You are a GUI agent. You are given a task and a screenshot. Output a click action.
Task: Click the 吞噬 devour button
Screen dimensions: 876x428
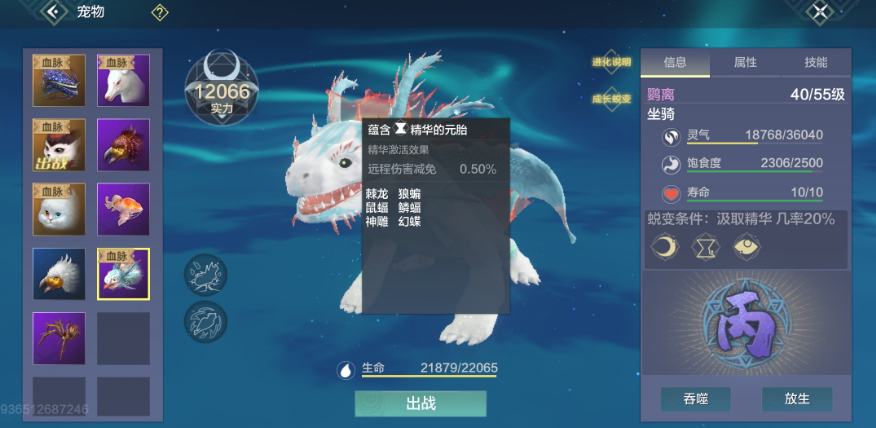[695, 399]
